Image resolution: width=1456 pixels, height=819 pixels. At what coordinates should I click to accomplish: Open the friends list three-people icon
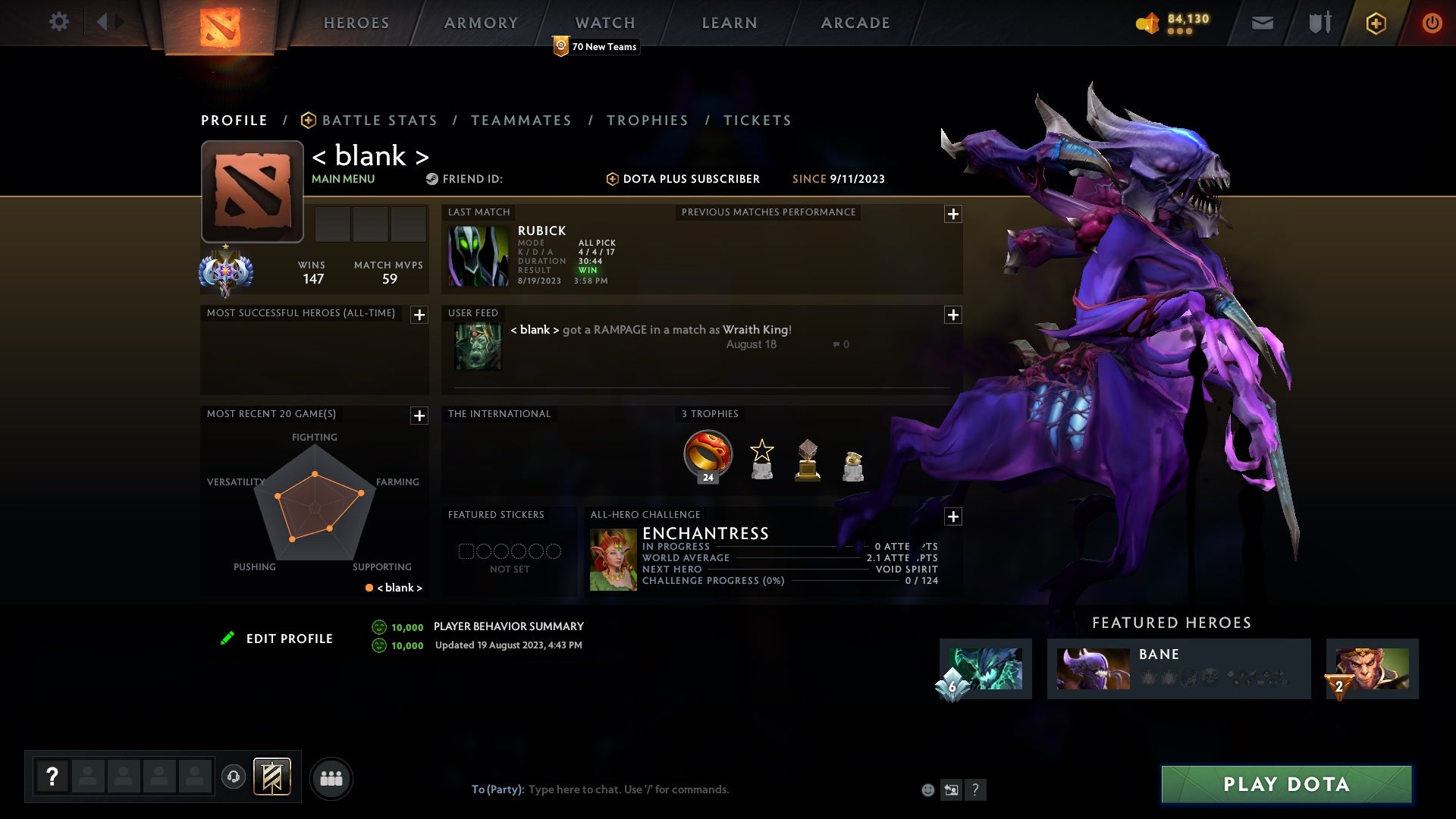click(332, 777)
